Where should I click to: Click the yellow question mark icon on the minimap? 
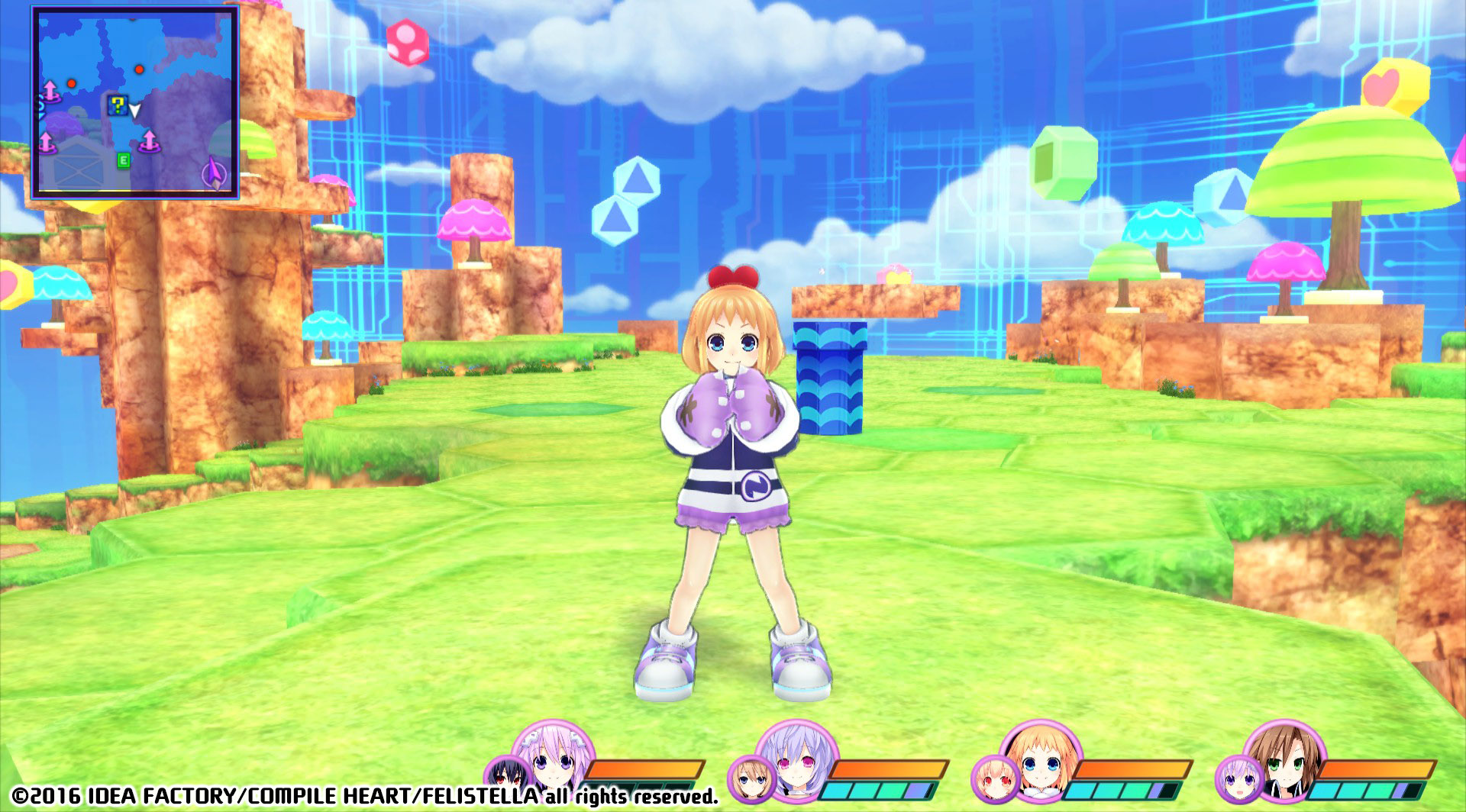pyautogui.click(x=117, y=105)
